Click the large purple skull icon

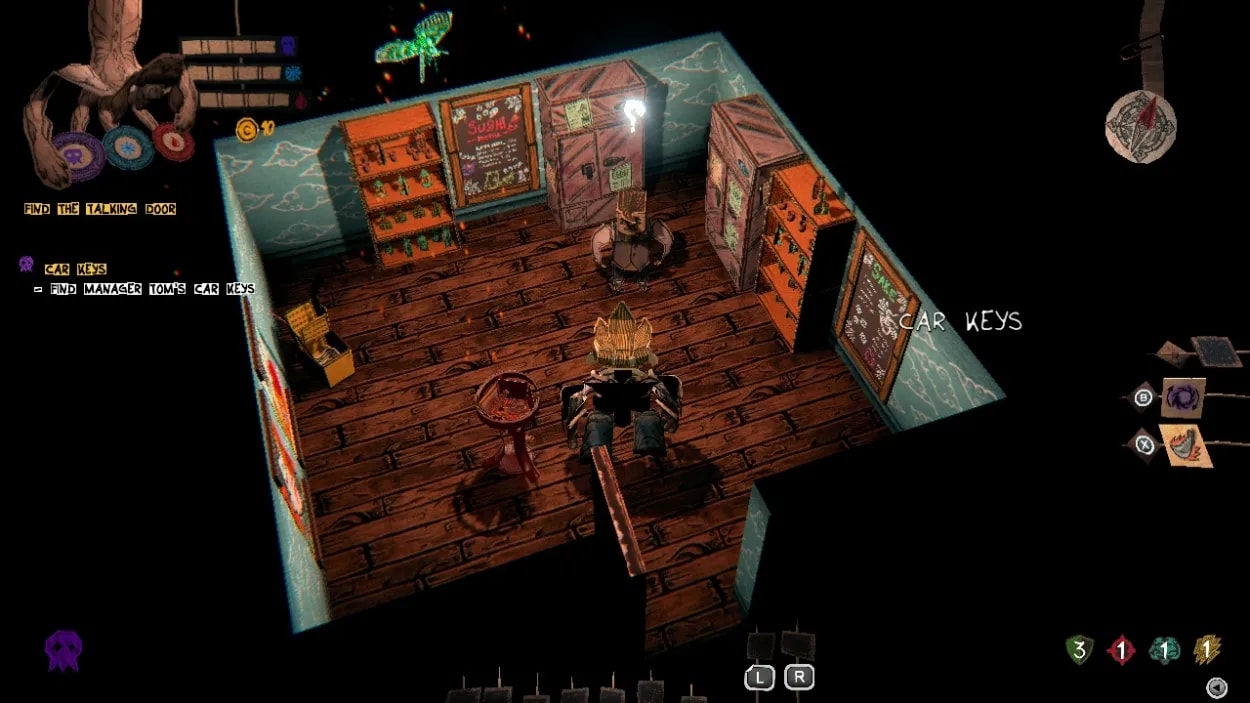(63, 650)
